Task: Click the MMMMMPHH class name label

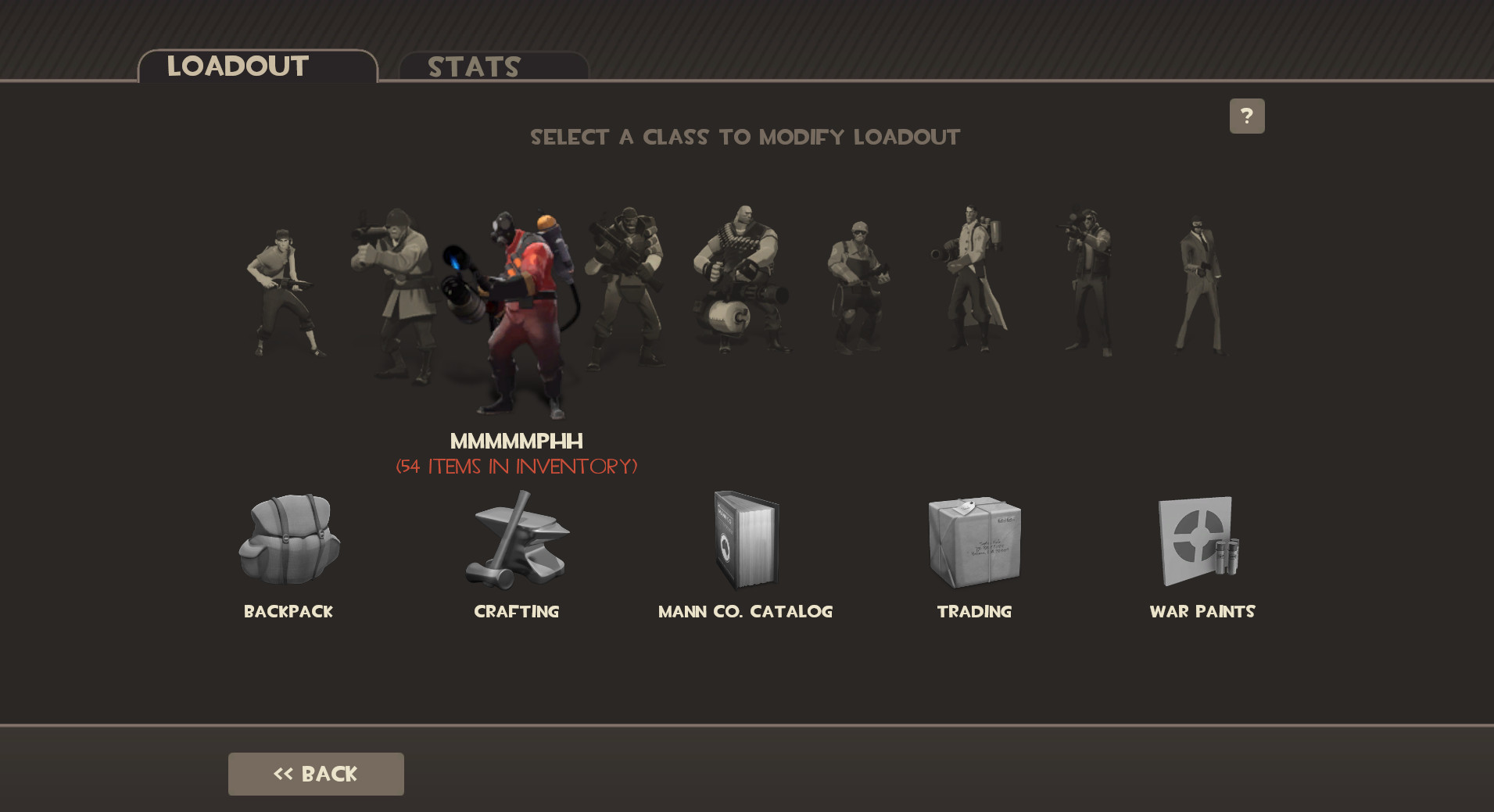Action: tap(517, 441)
